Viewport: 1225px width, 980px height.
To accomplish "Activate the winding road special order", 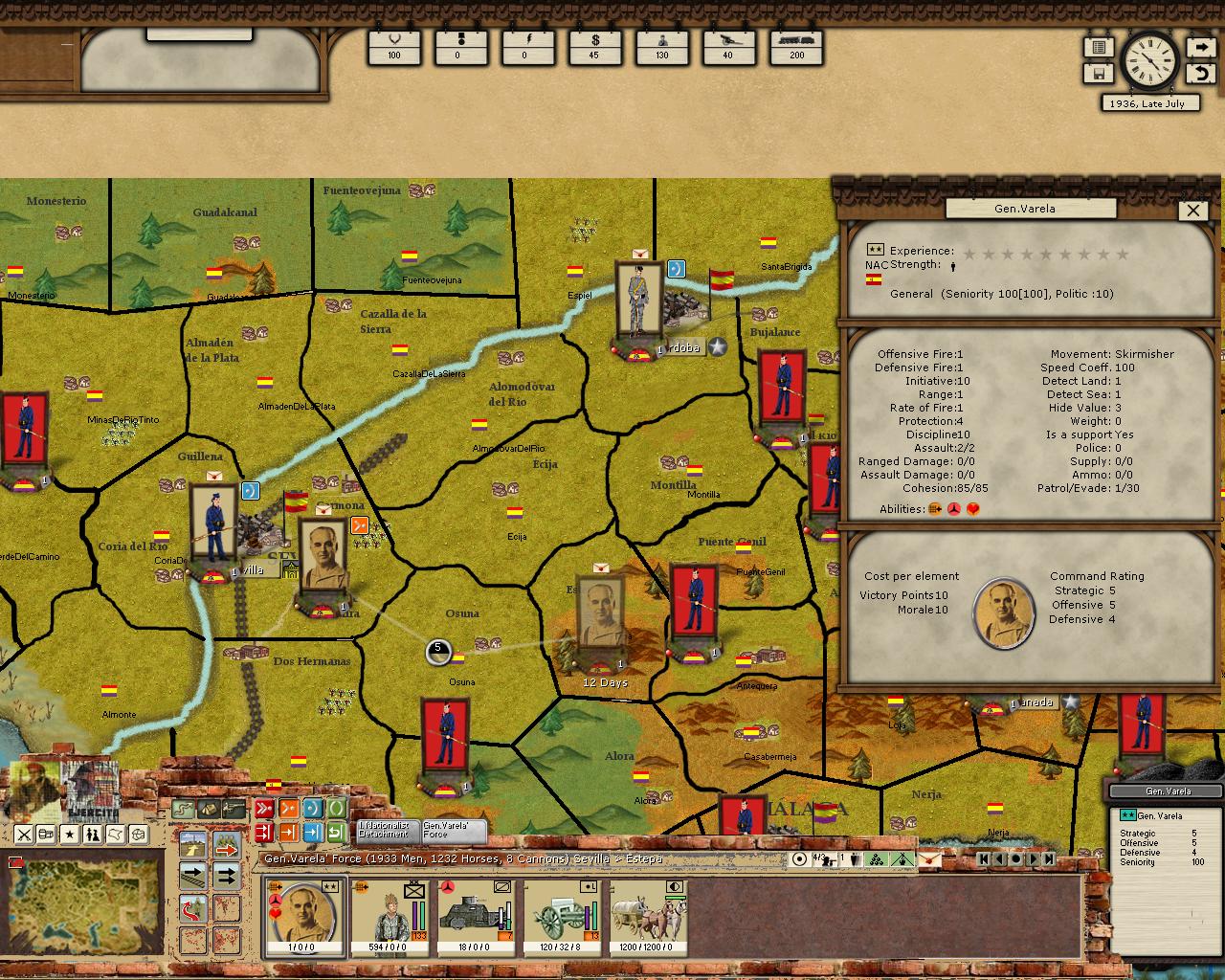I will pos(183,810).
